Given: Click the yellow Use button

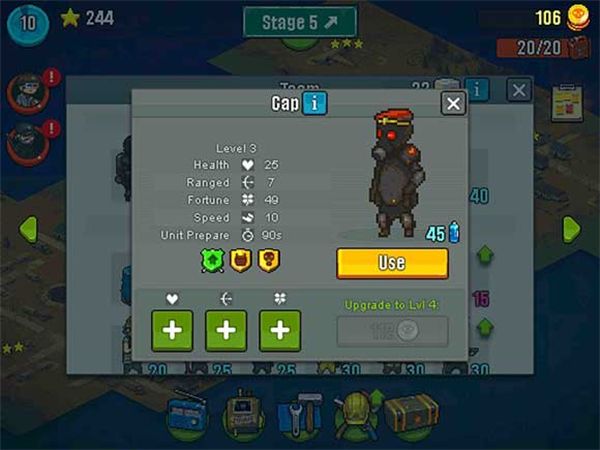Looking at the screenshot, I should coord(392,262).
